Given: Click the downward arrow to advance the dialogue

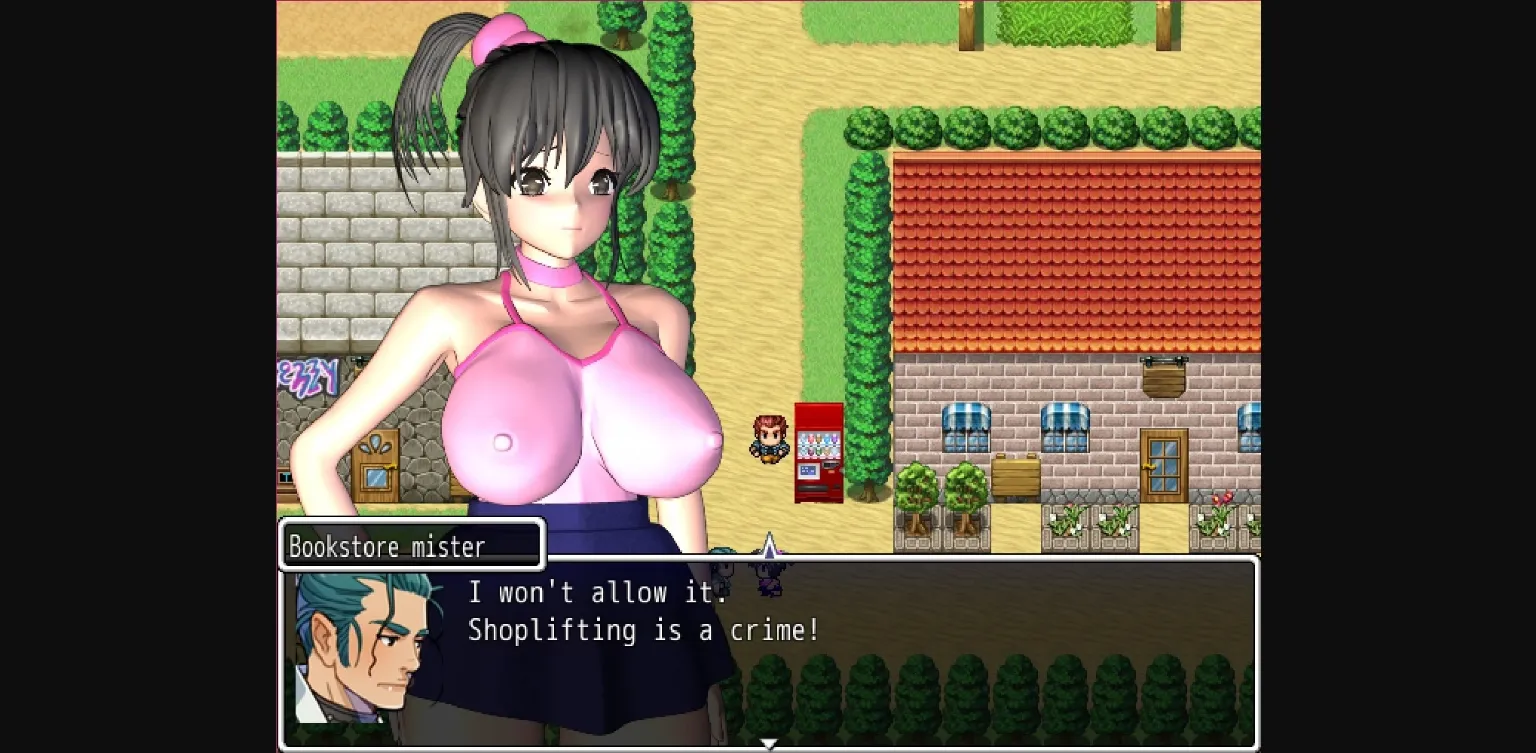Looking at the screenshot, I should (x=769, y=743).
